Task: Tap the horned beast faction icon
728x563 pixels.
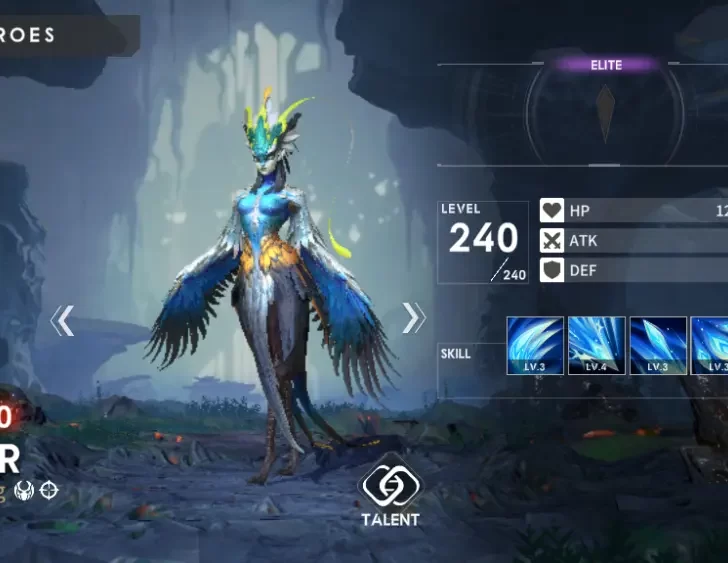Action: (x=22, y=490)
